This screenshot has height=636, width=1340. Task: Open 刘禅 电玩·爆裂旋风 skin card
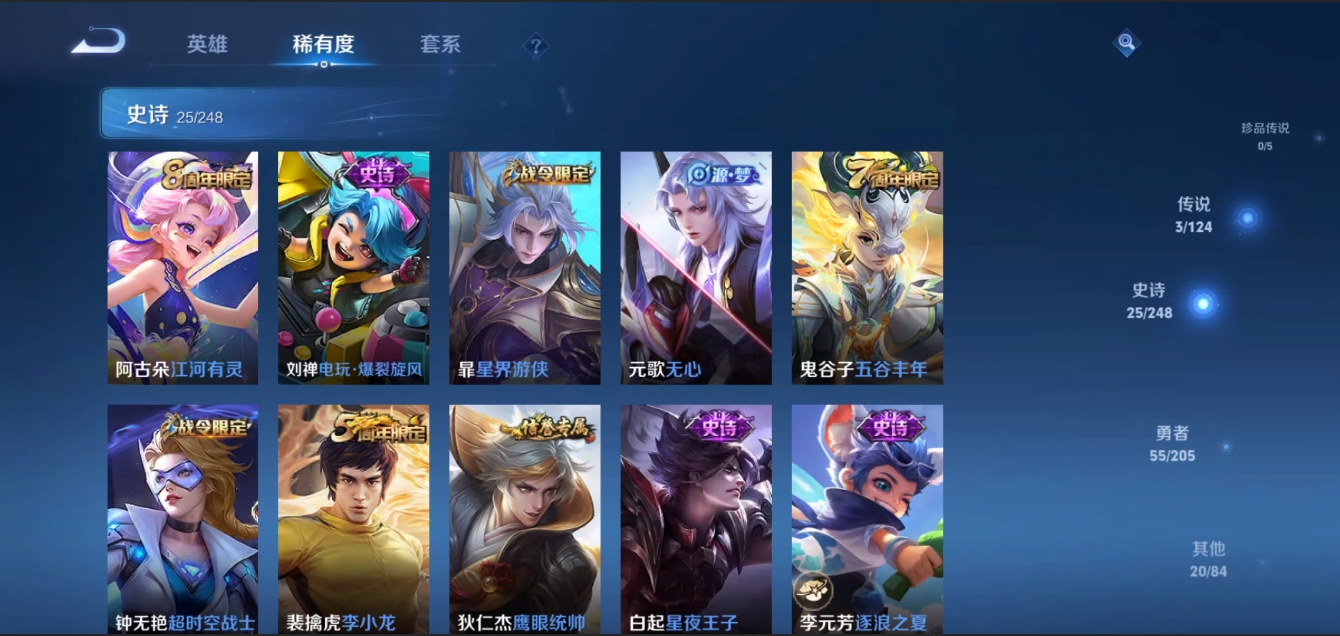pos(353,267)
